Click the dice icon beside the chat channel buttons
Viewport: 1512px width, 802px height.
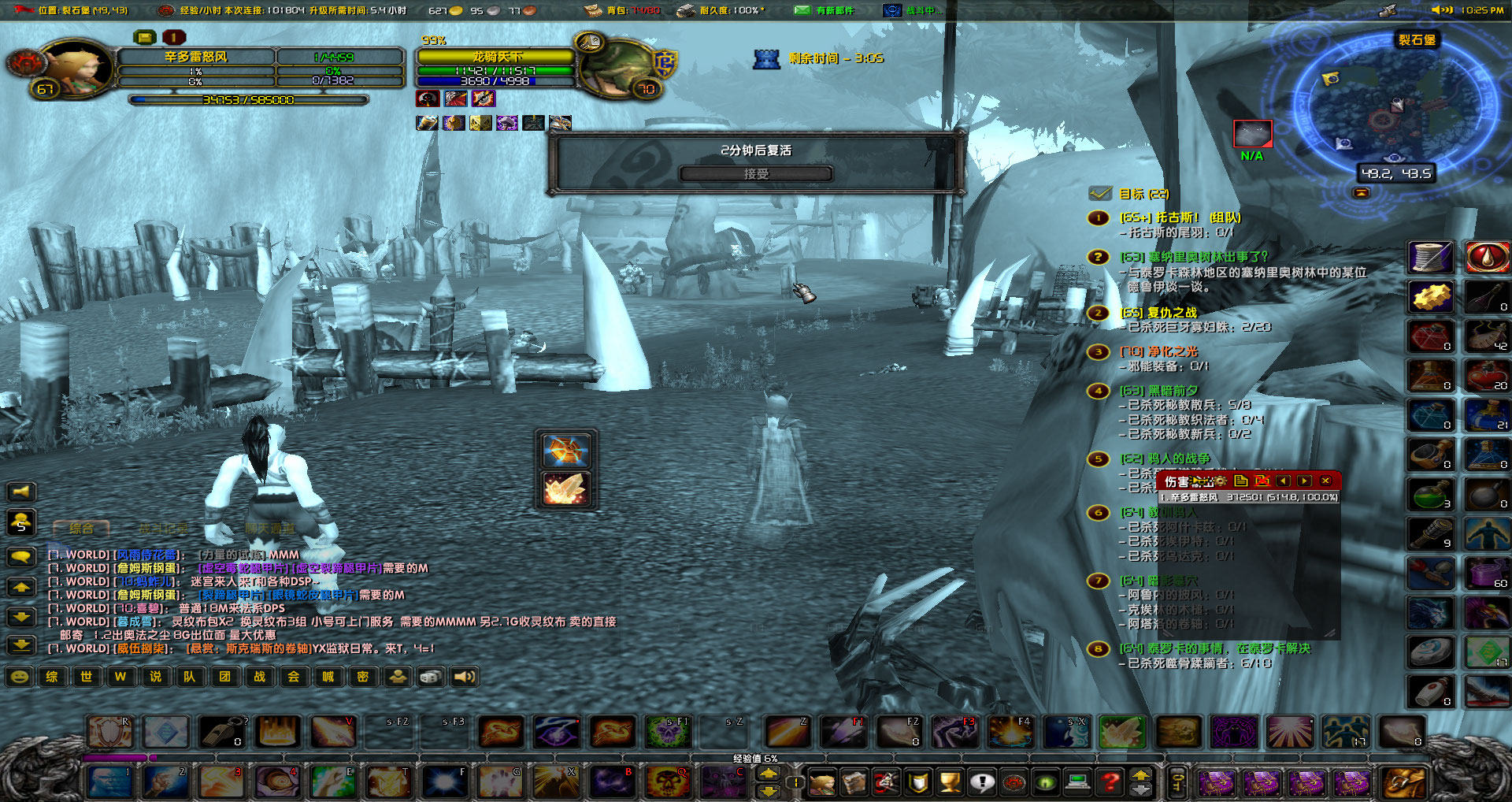[430, 676]
